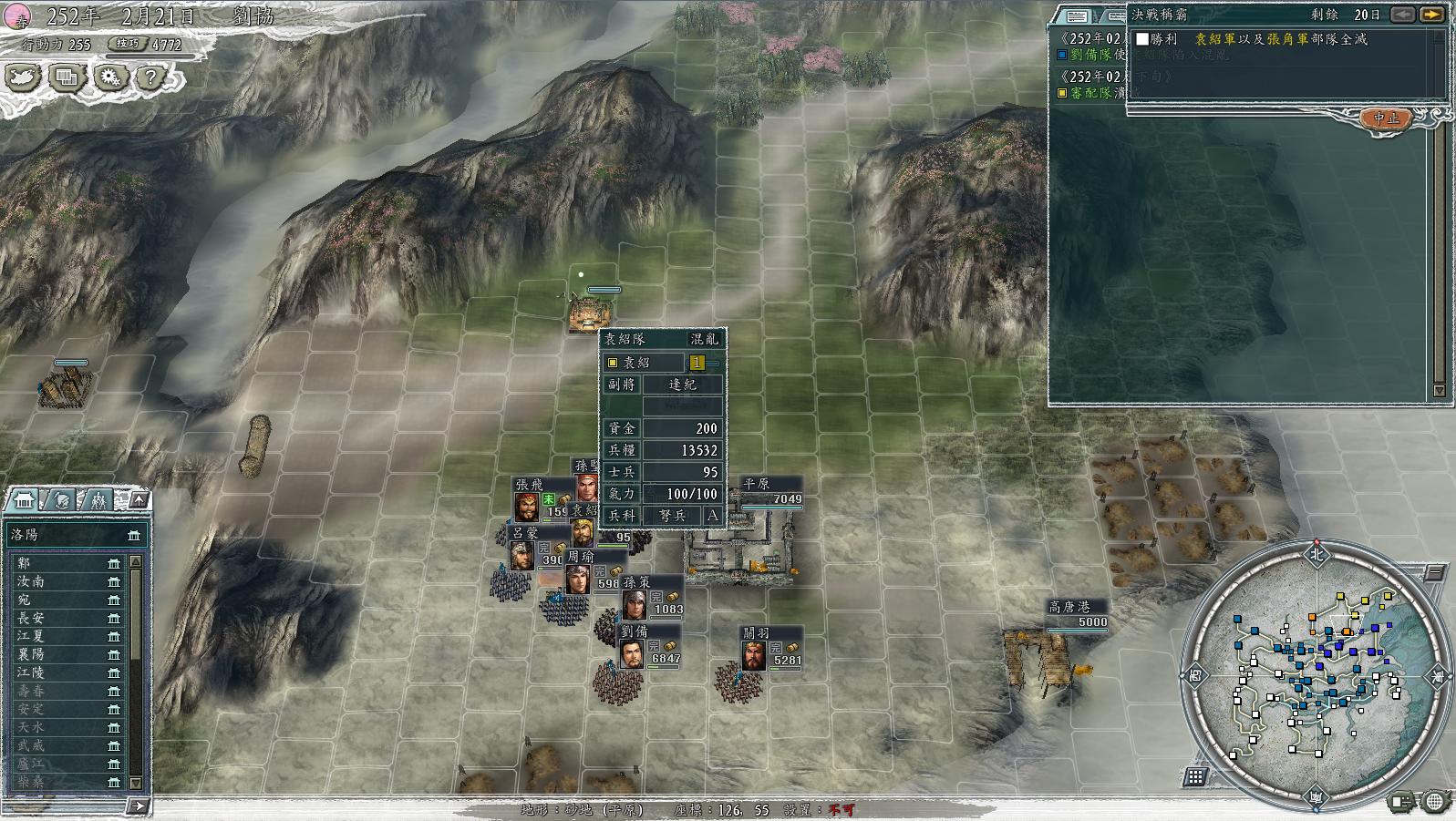Open the gear settings button
The width and height of the screenshot is (1456, 821).
[109, 77]
